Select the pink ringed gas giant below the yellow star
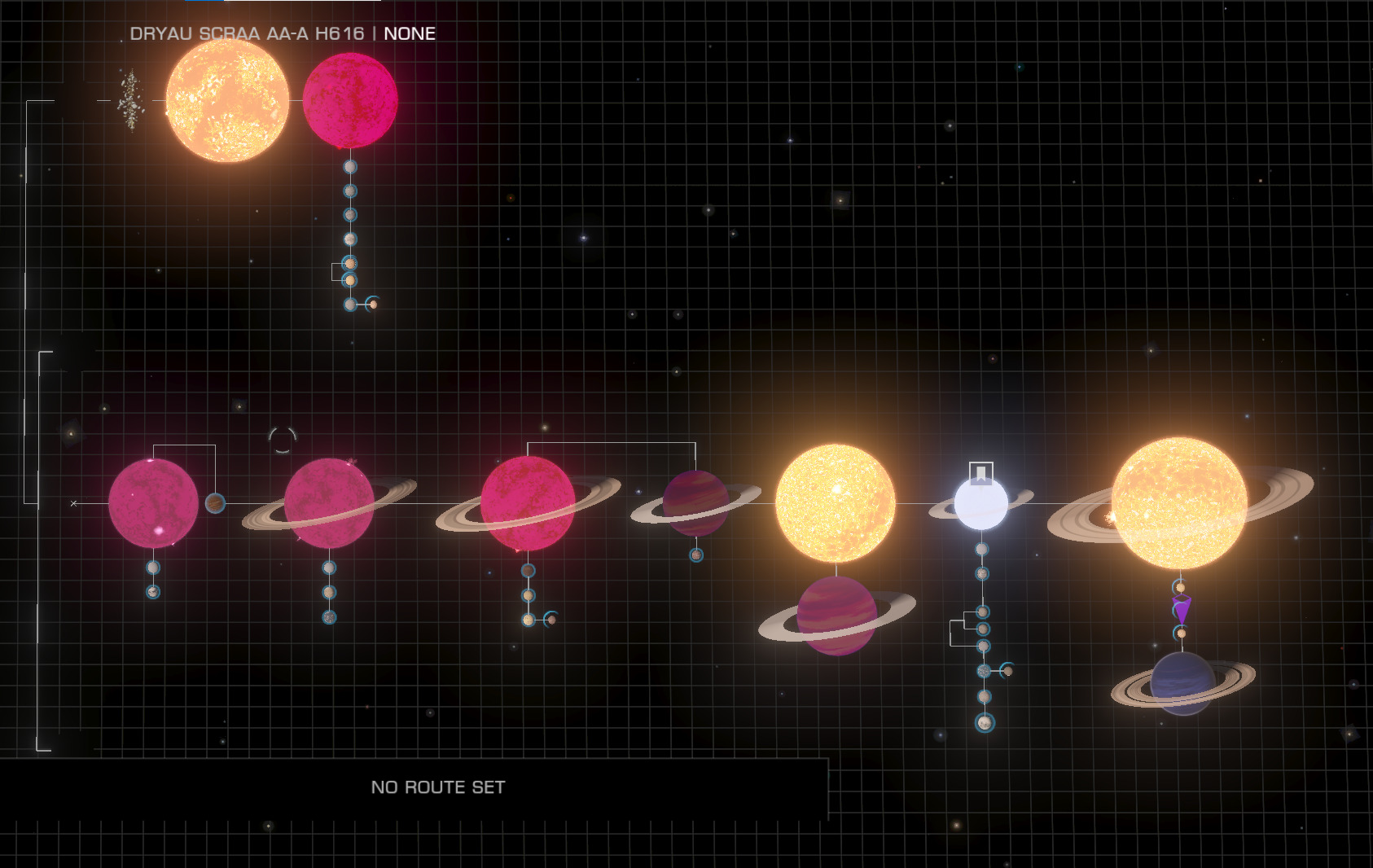This screenshot has width=1373, height=868. (x=836, y=616)
